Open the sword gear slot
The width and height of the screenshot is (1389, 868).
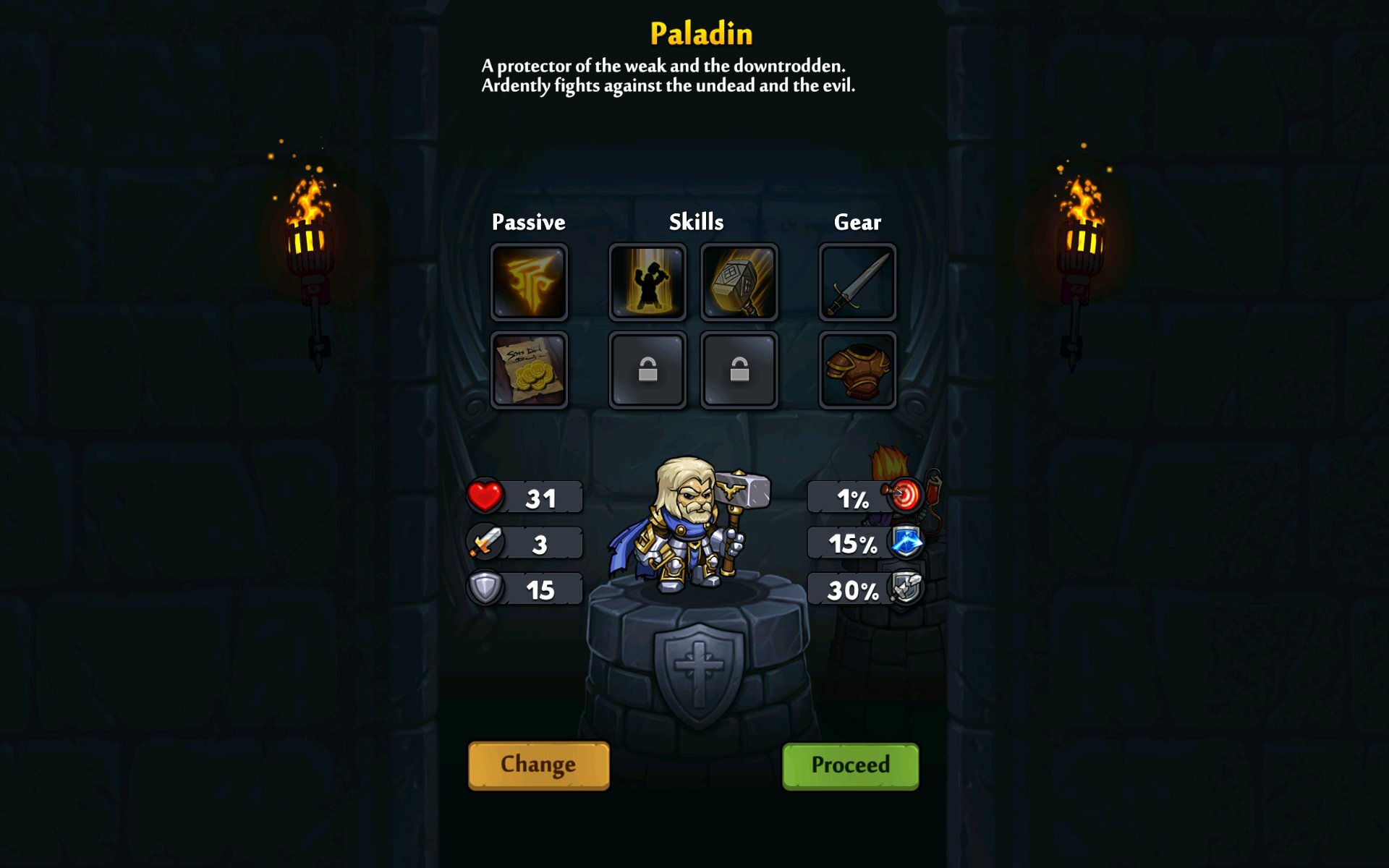(857, 282)
